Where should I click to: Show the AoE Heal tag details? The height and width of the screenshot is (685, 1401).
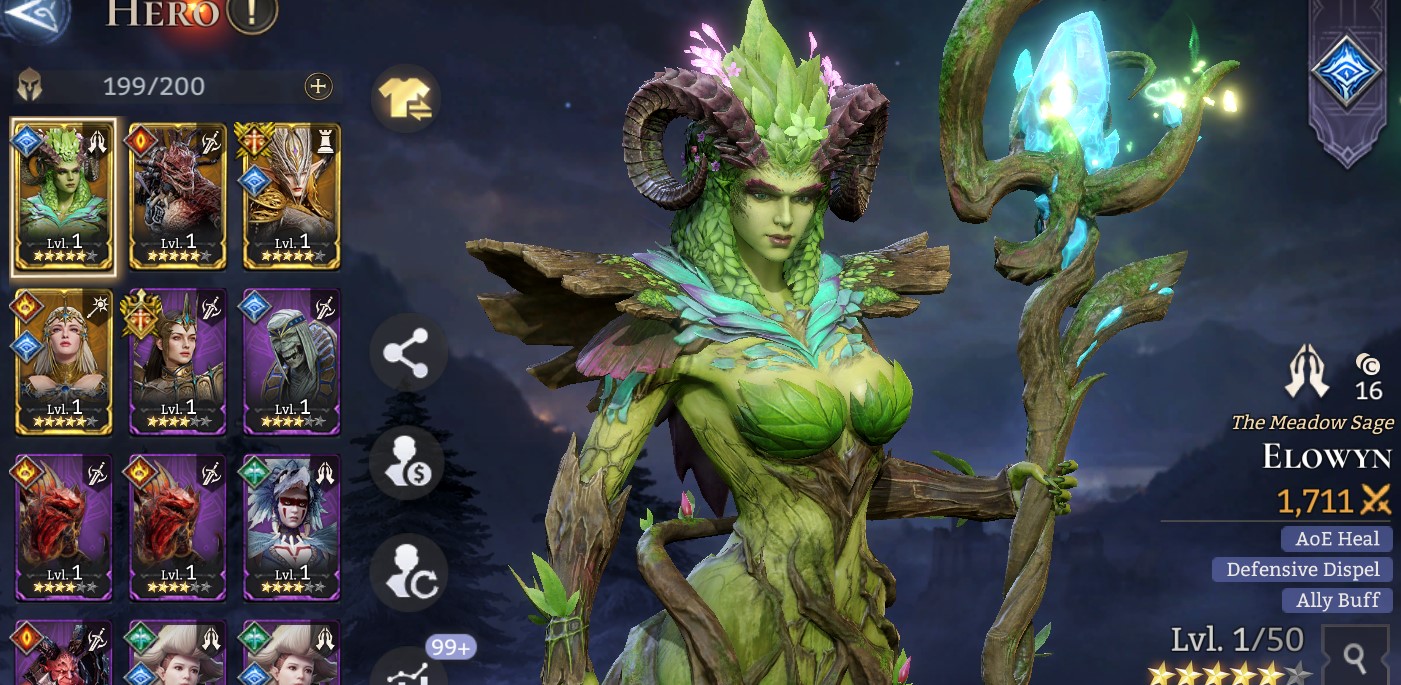(1337, 539)
